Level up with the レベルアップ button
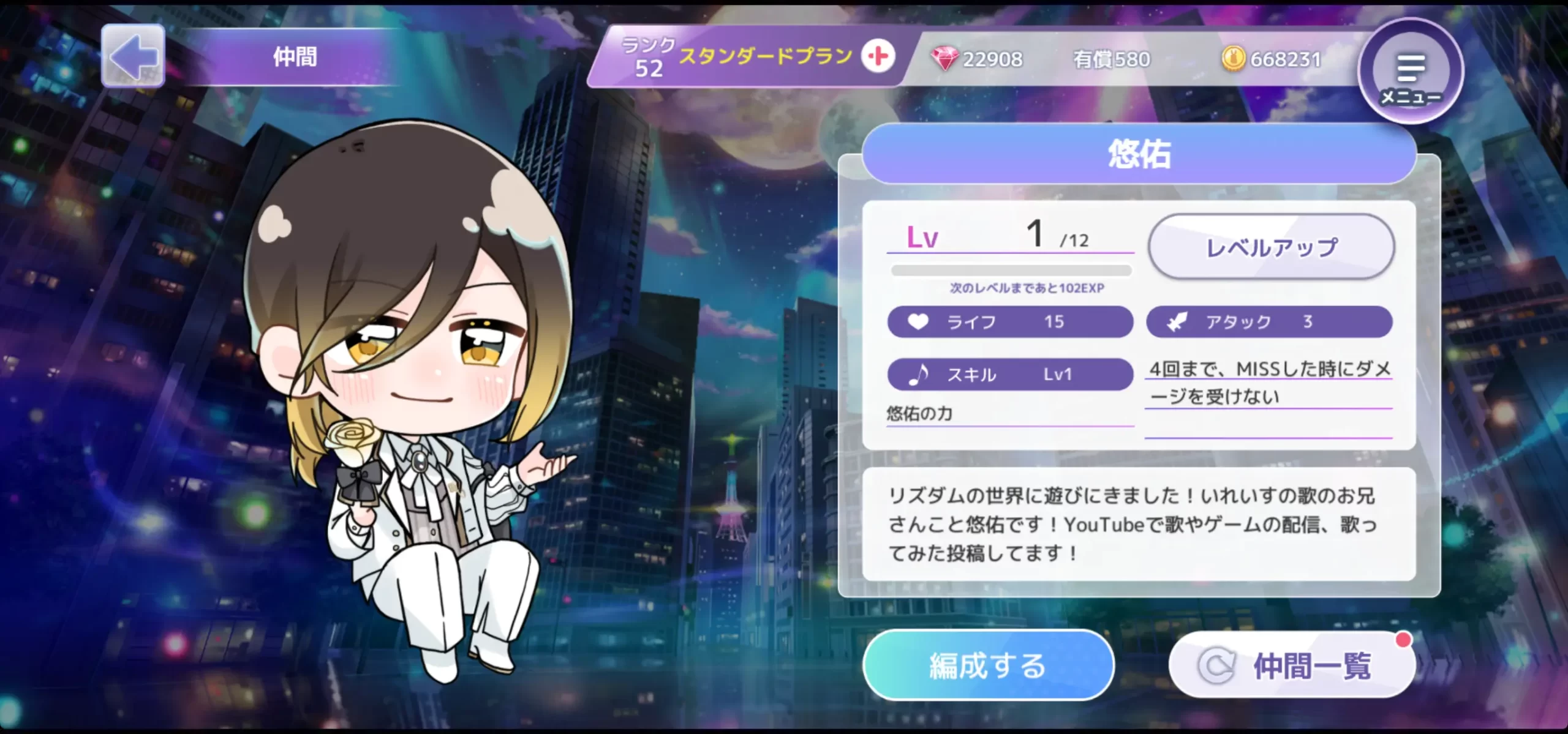1568x734 pixels. point(1272,247)
